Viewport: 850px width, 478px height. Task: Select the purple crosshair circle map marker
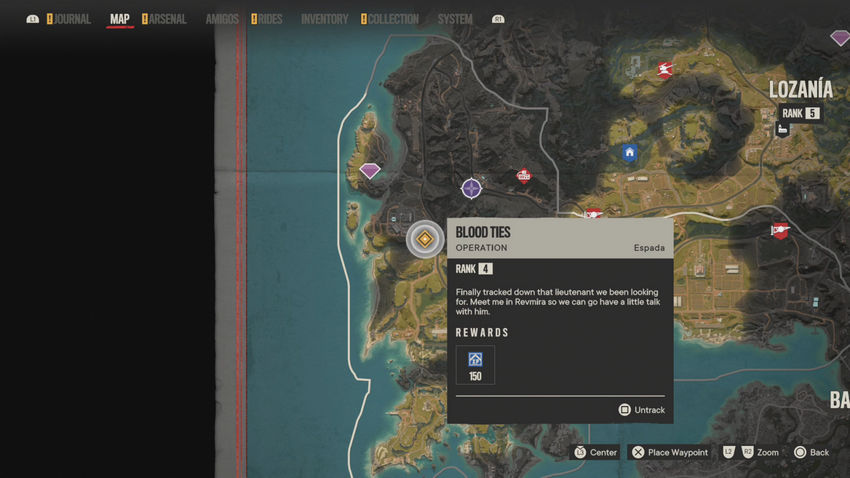coord(471,188)
